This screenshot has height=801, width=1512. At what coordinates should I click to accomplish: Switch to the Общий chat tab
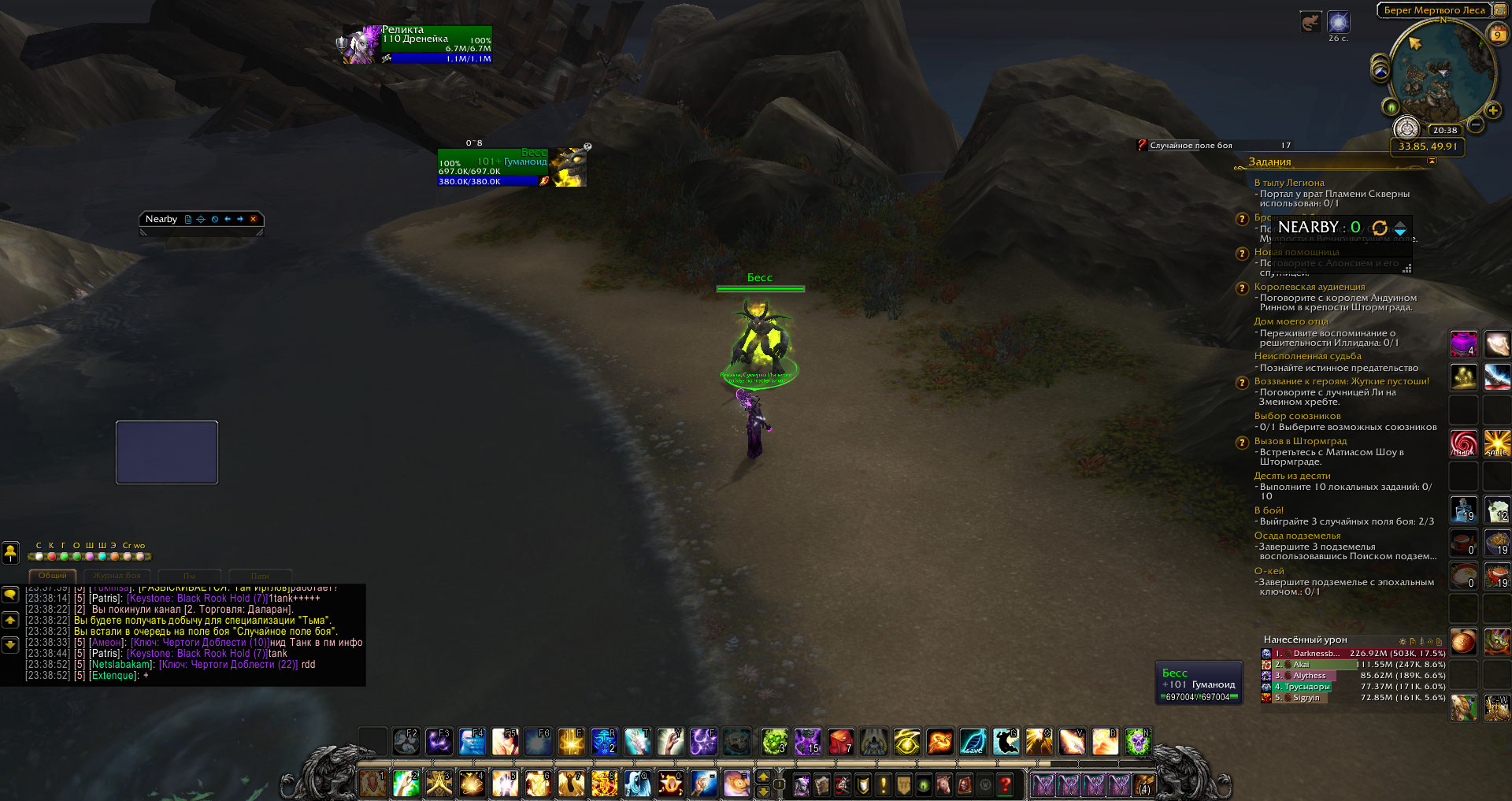(x=53, y=576)
